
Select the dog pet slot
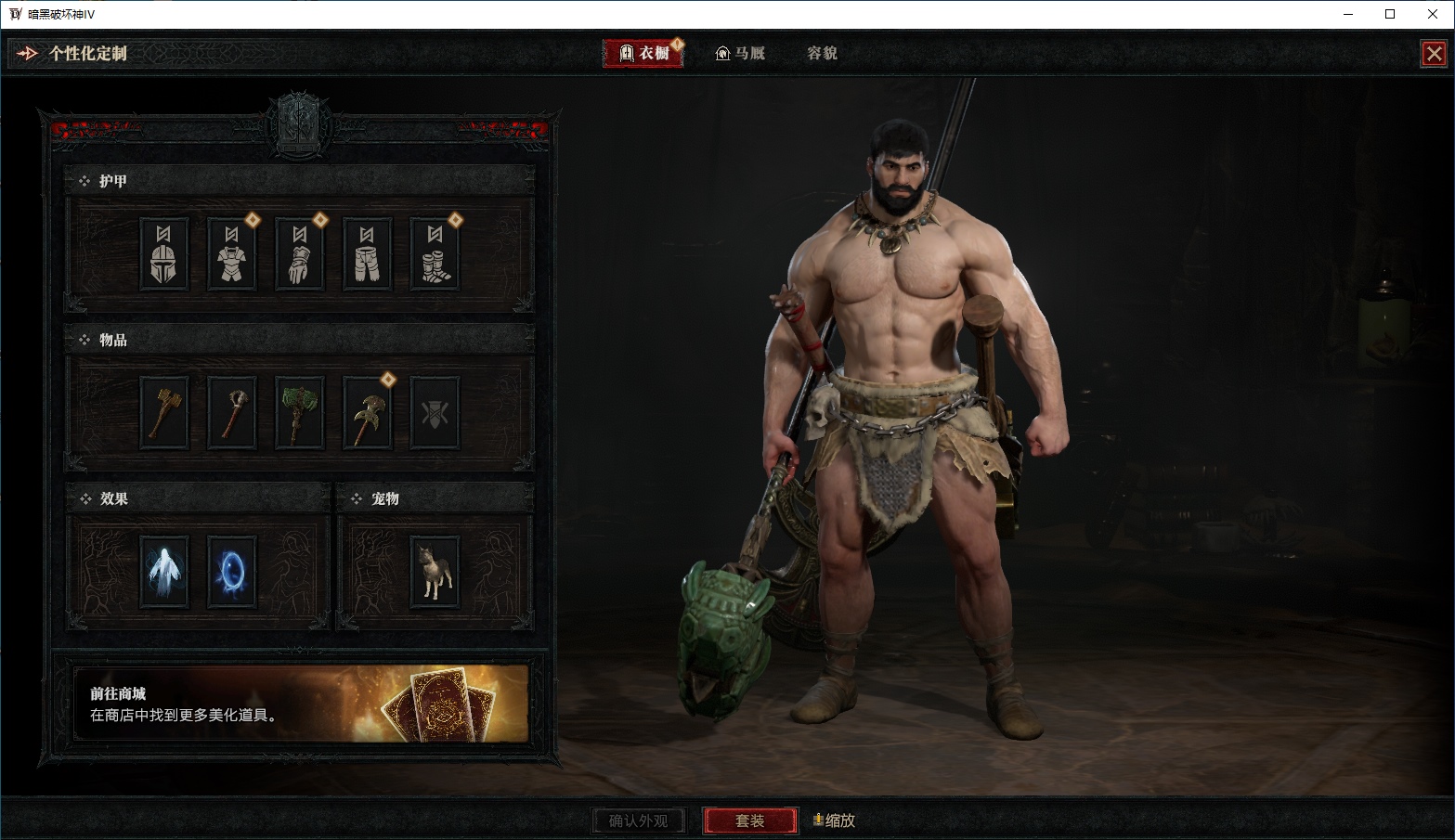[435, 572]
